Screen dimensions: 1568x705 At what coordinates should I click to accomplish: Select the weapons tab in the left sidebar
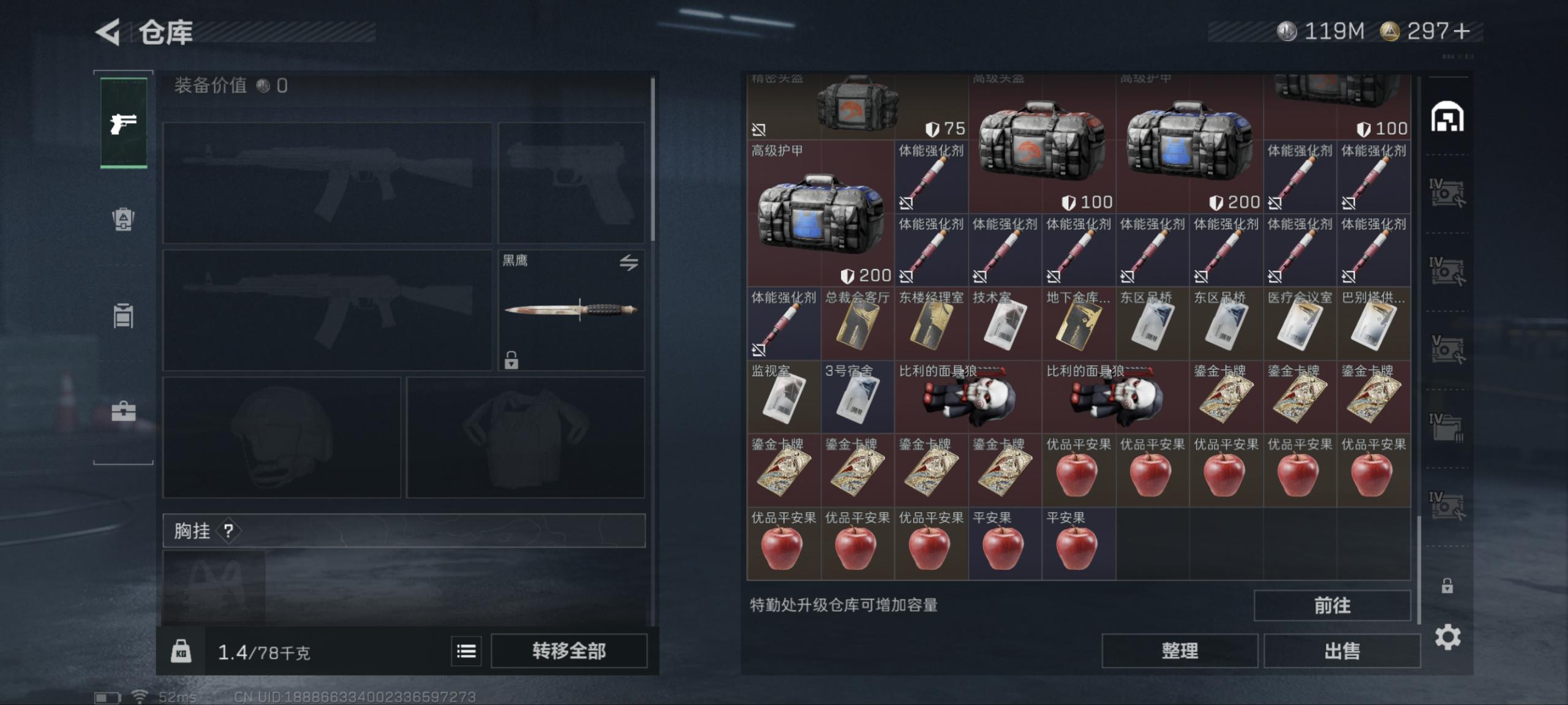tap(123, 121)
